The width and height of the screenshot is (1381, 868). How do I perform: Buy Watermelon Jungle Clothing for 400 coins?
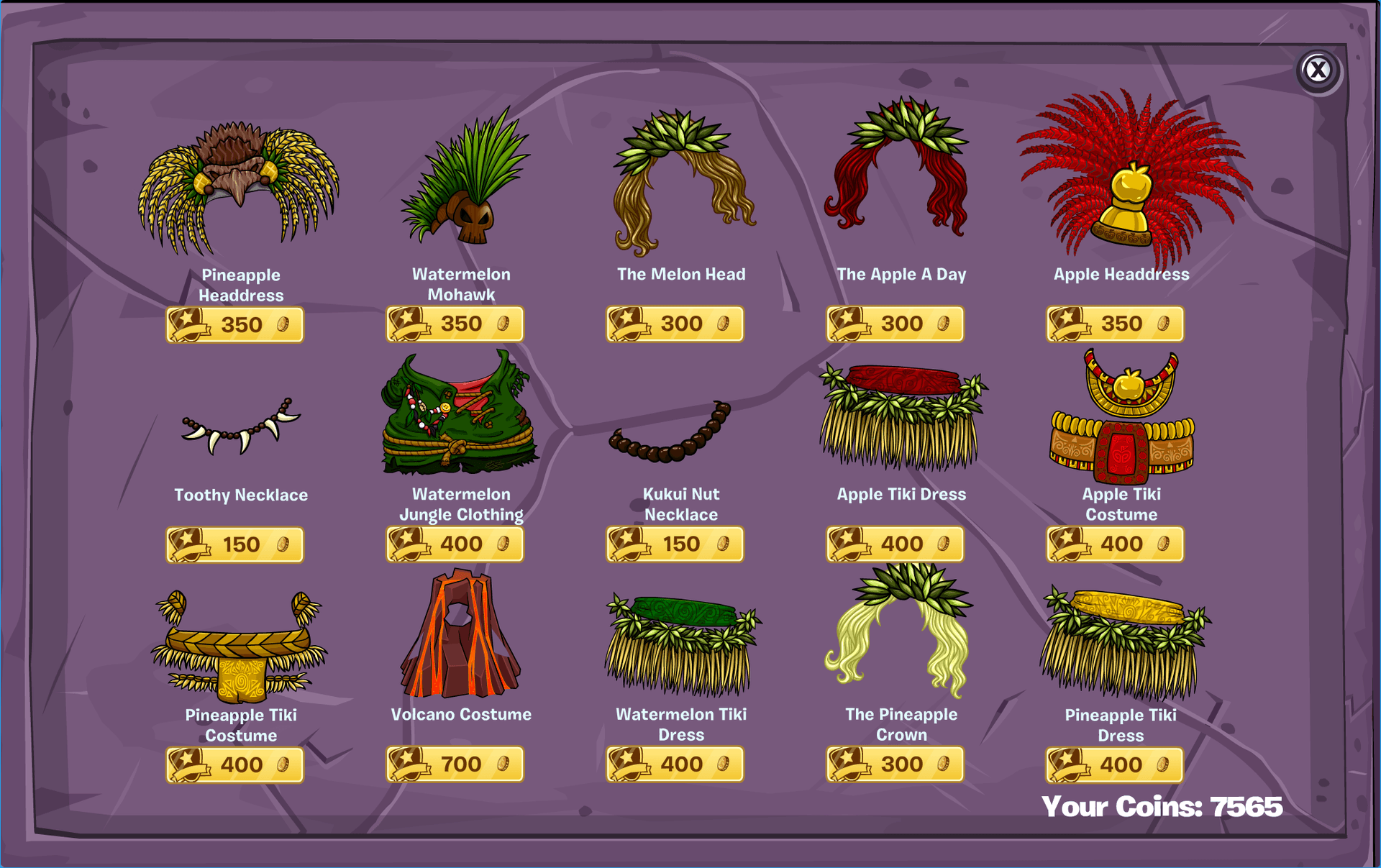(x=455, y=544)
